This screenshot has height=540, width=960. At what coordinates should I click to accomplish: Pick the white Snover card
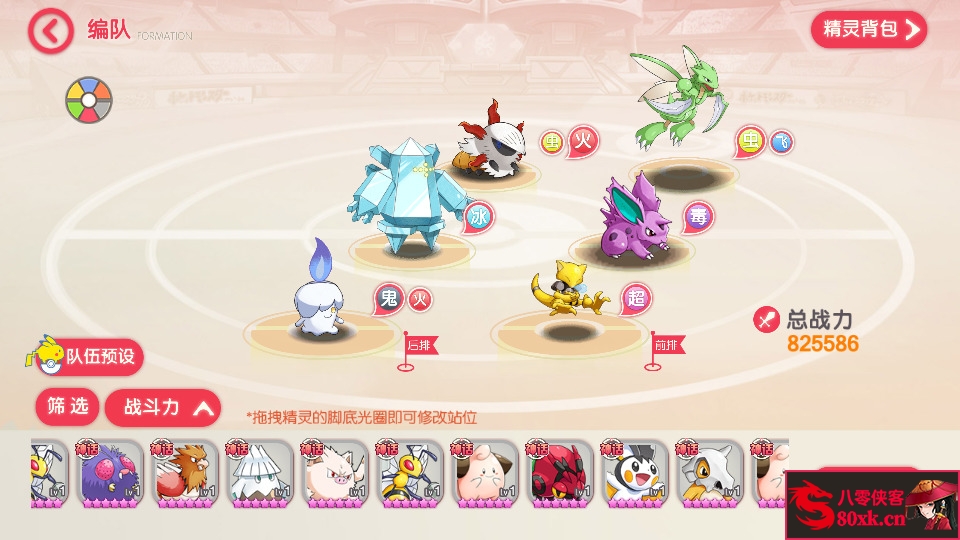(x=259, y=473)
